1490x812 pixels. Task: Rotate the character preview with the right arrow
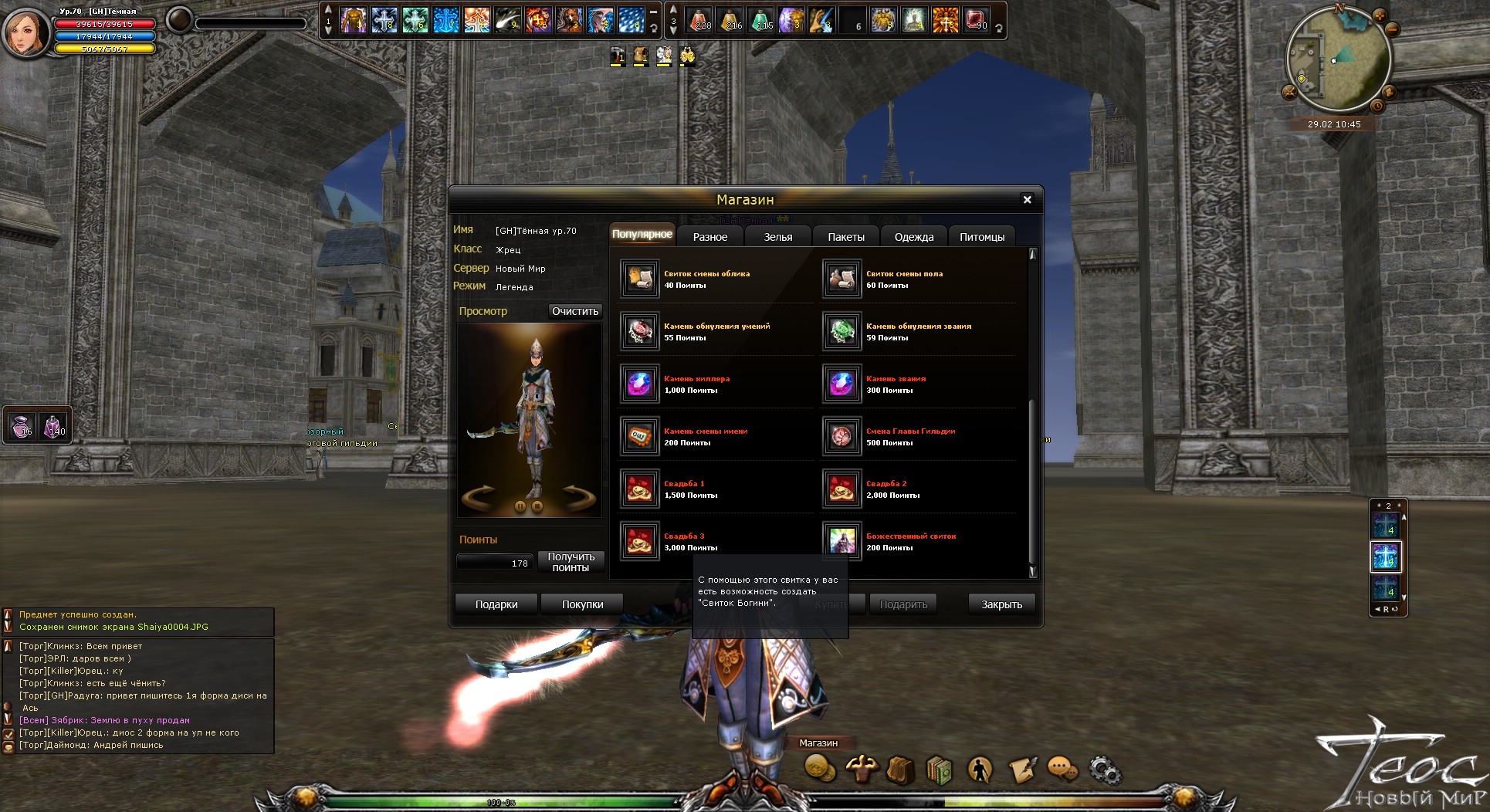click(578, 496)
